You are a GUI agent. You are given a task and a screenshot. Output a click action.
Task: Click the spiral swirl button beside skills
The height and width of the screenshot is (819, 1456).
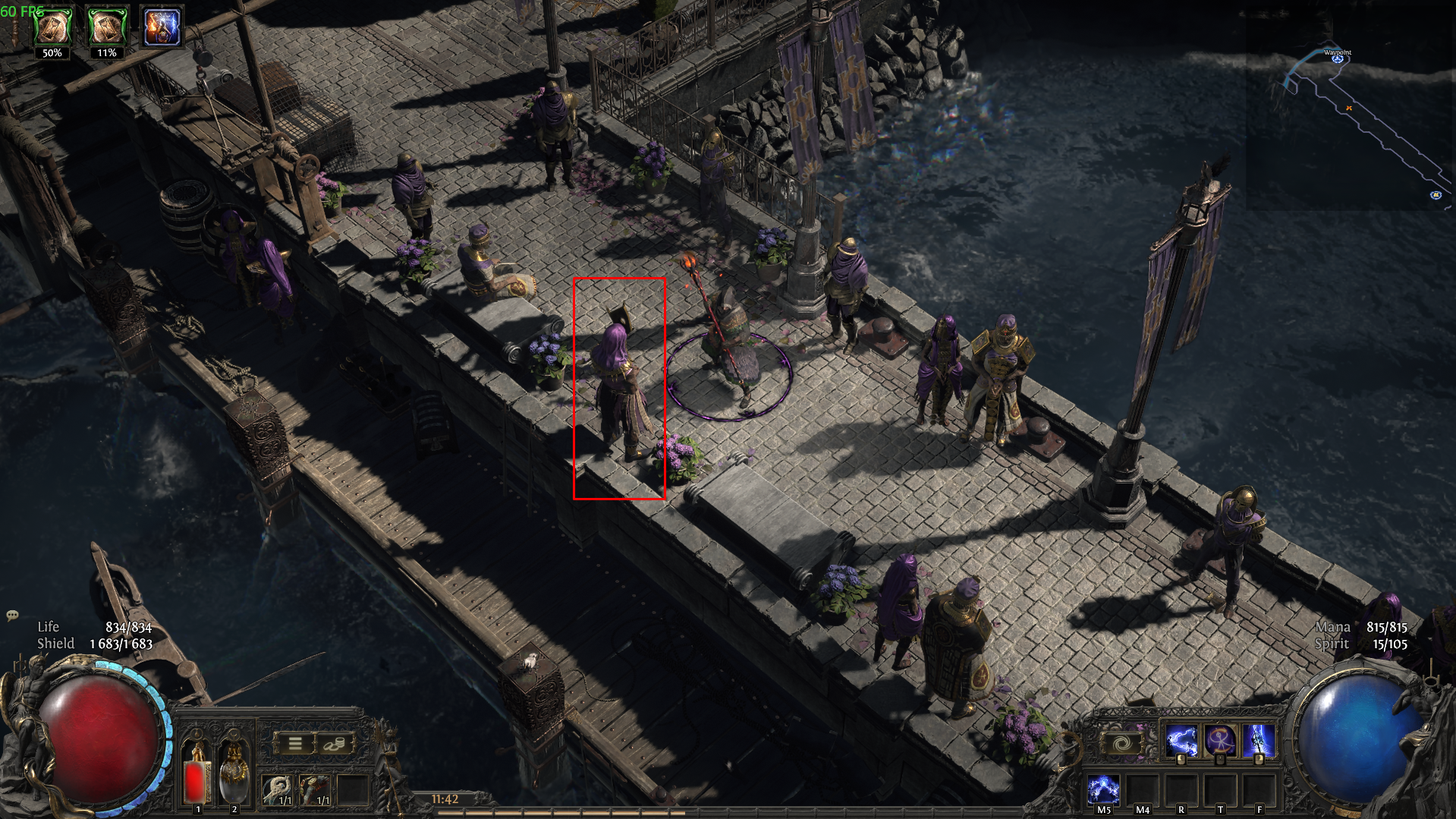pyautogui.click(x=1121, y=743)
